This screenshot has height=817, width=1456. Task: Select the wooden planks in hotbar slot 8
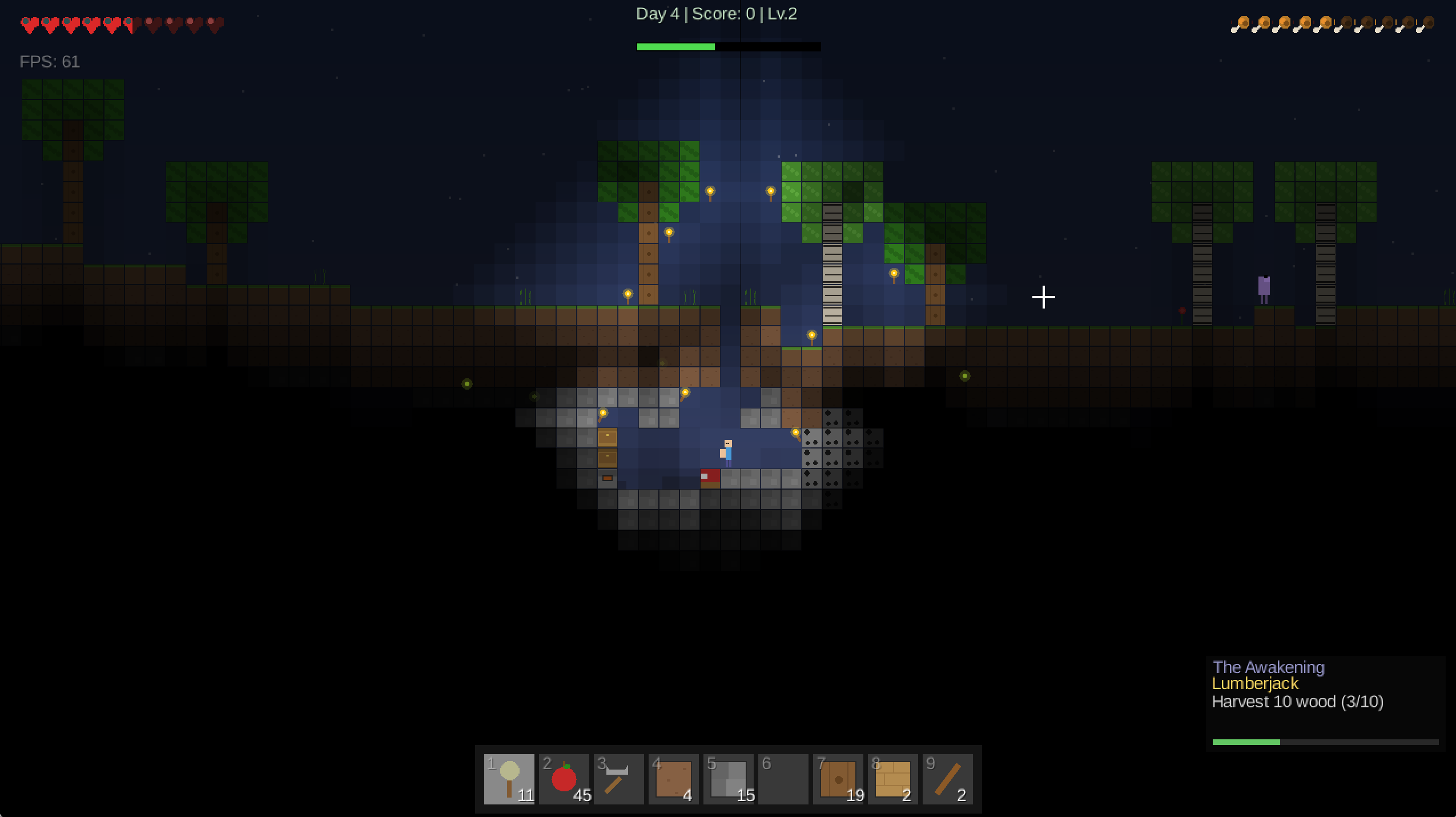892,779
